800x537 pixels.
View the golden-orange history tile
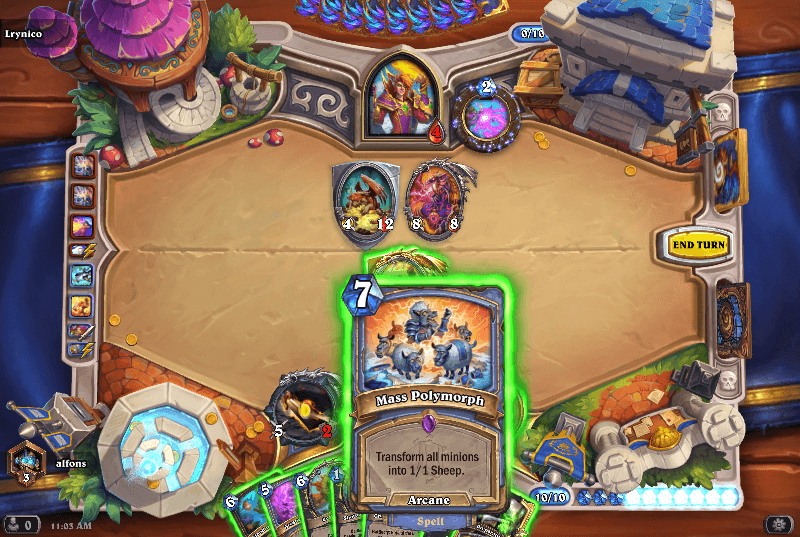[x=82, y=304]
